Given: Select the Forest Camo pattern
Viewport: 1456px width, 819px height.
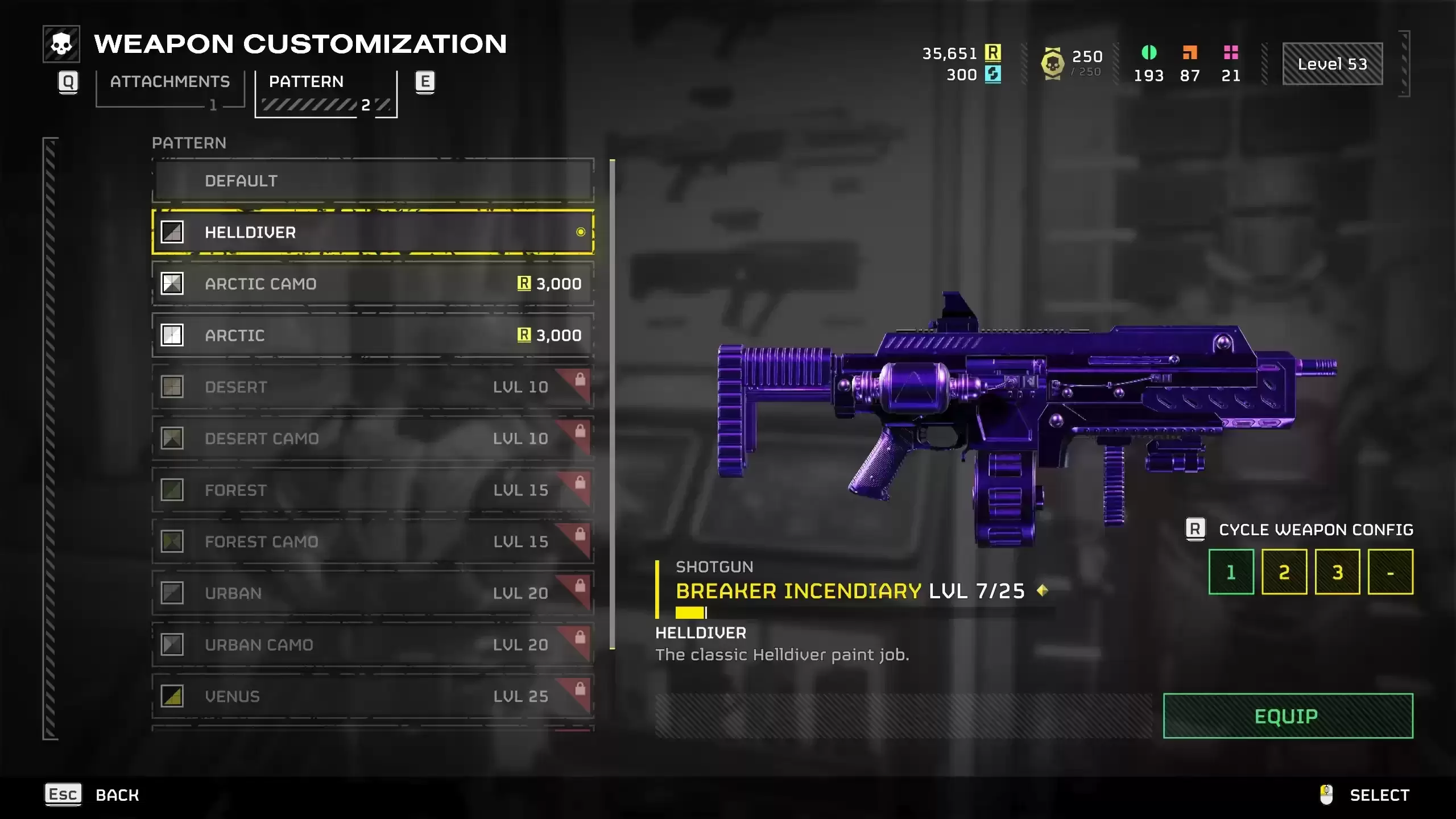Looking at the screenshot, I should (x=373, y=541).
